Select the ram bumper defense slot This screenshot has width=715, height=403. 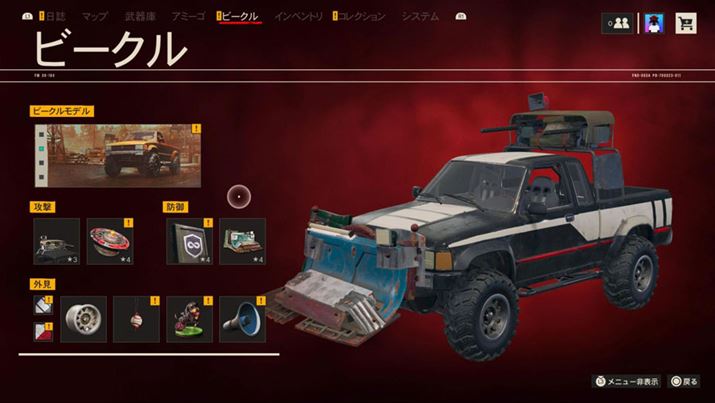pyautogui.click(x=242, y=241)
